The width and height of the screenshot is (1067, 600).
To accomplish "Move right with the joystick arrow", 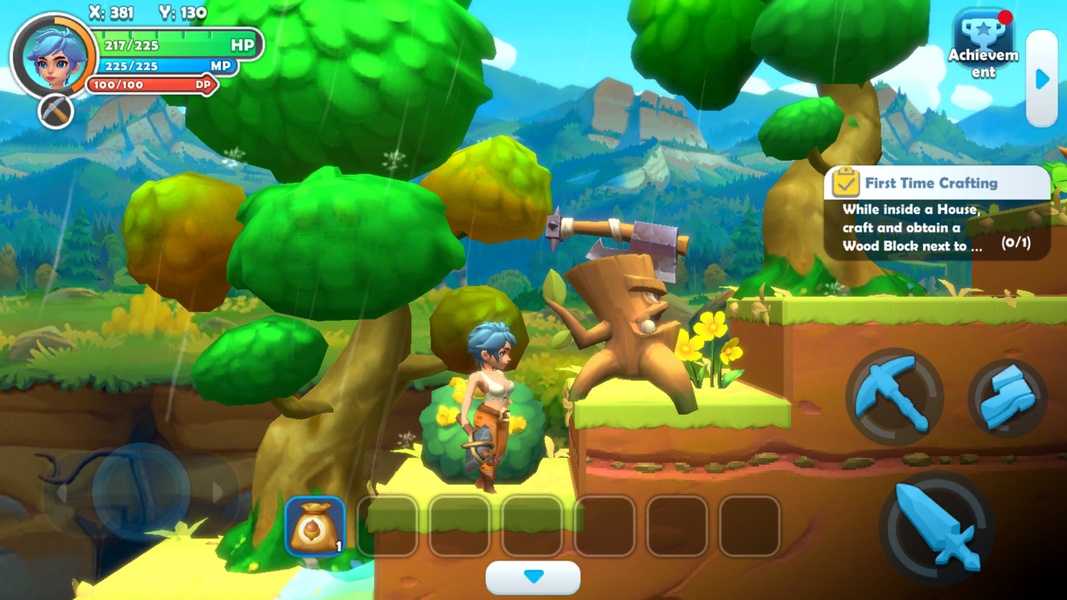I will coord(217,492).
